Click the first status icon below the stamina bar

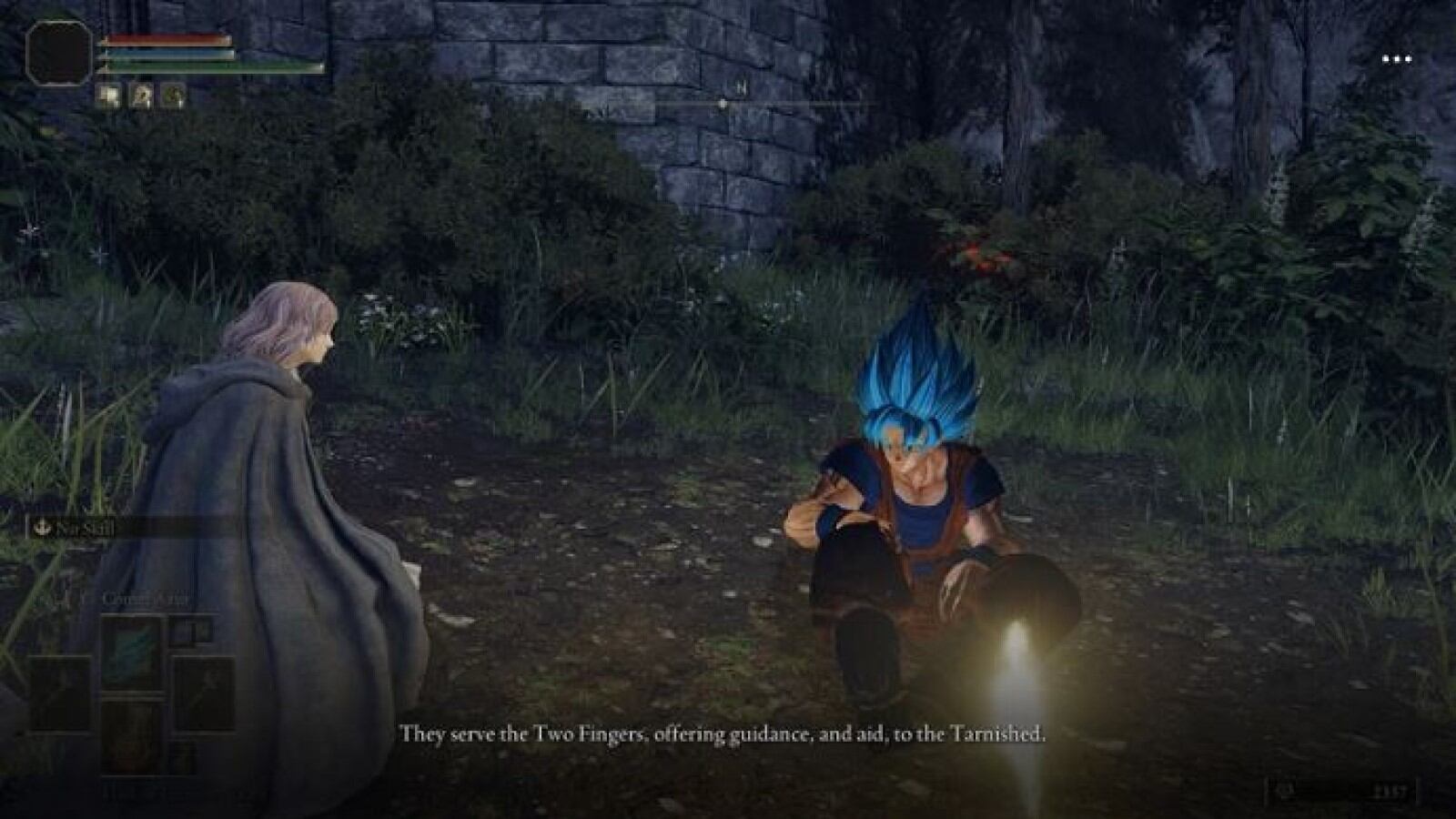coord(109,95)
